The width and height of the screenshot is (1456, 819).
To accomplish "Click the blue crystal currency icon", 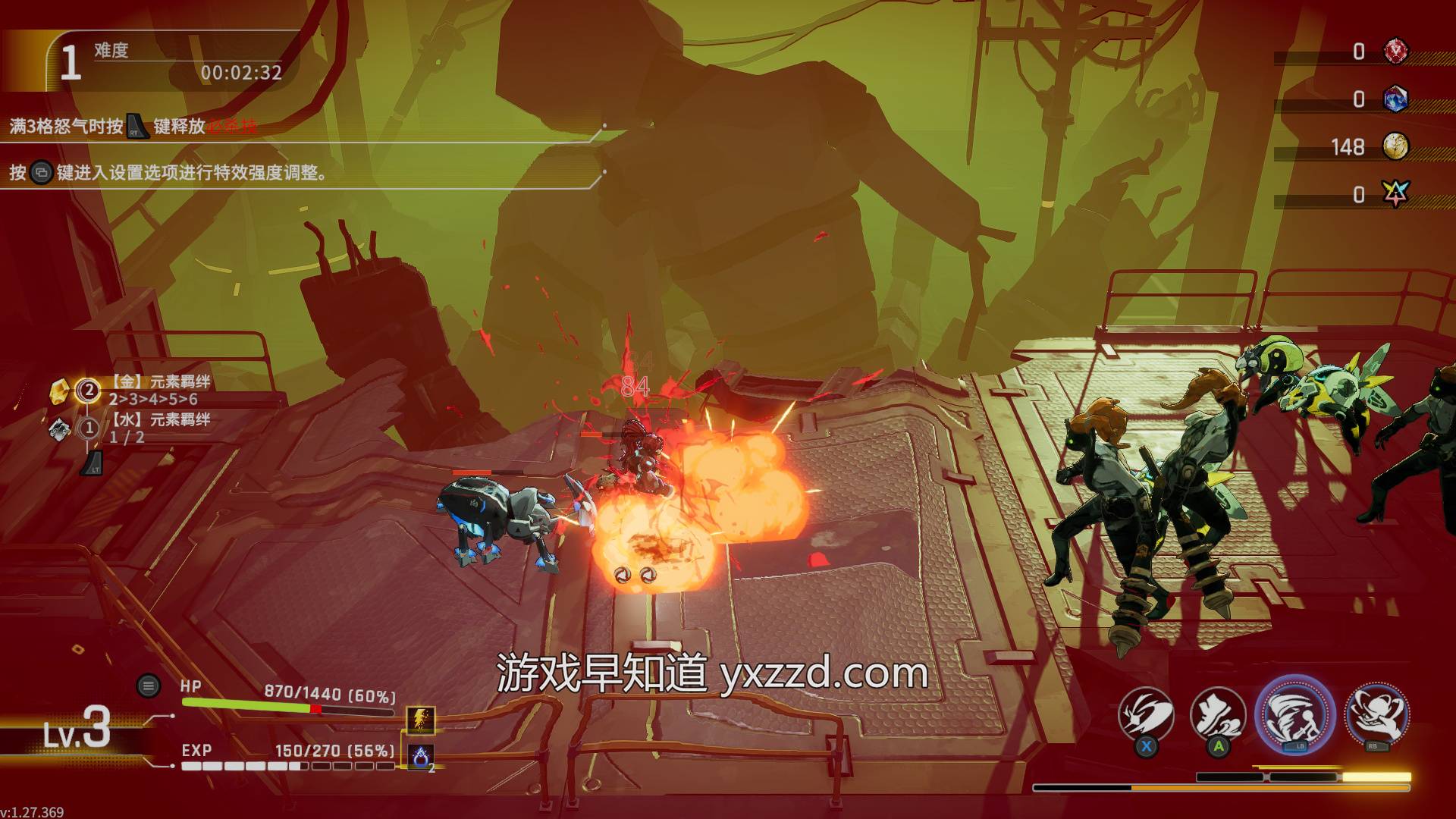I will pos(1395,99).
